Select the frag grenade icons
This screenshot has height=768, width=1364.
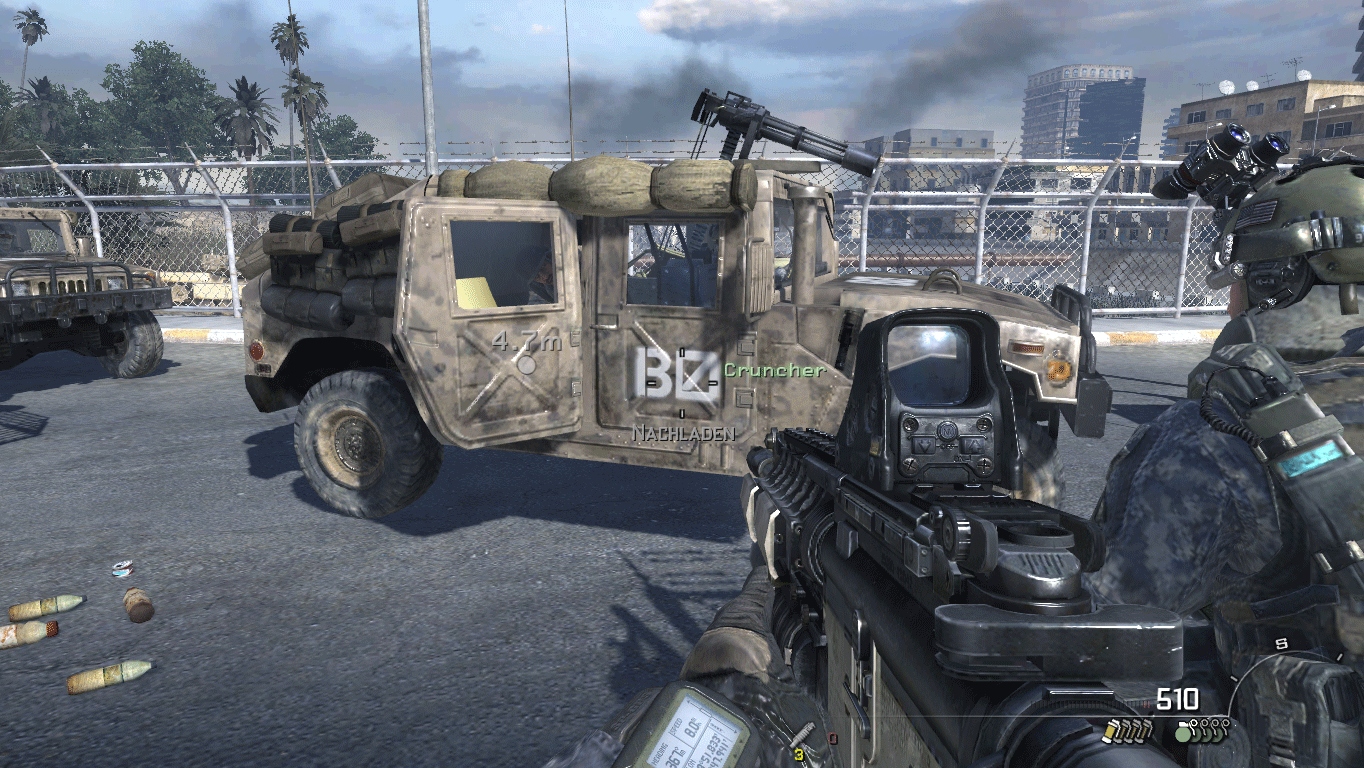pos(1200,731)
